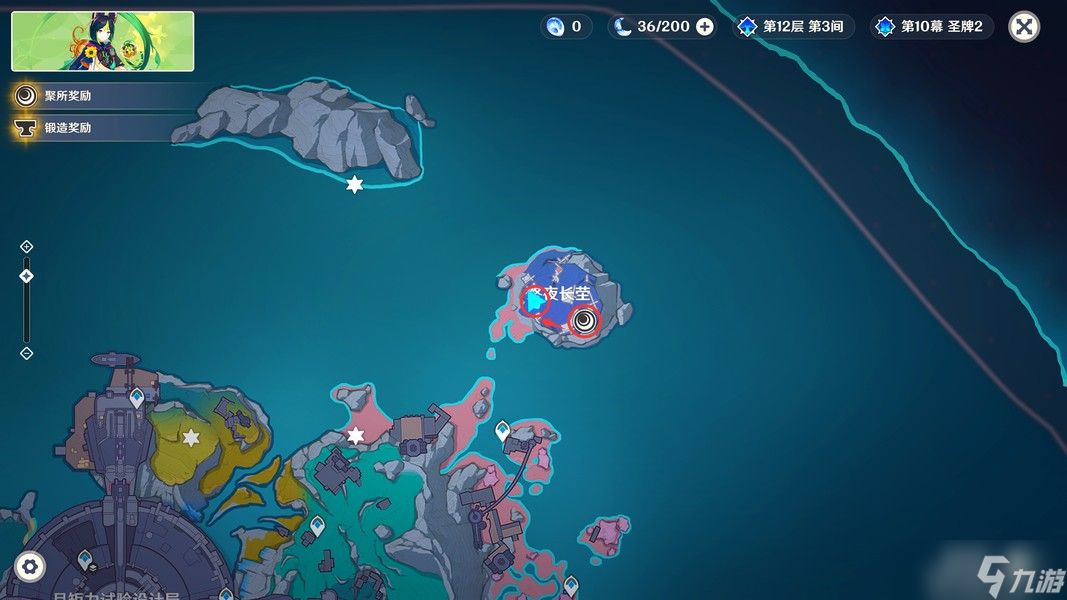This screenshot has height=600, width=1067.
Task: Select the red-circled spiral map marker
Action: click(x=584, y=321)
